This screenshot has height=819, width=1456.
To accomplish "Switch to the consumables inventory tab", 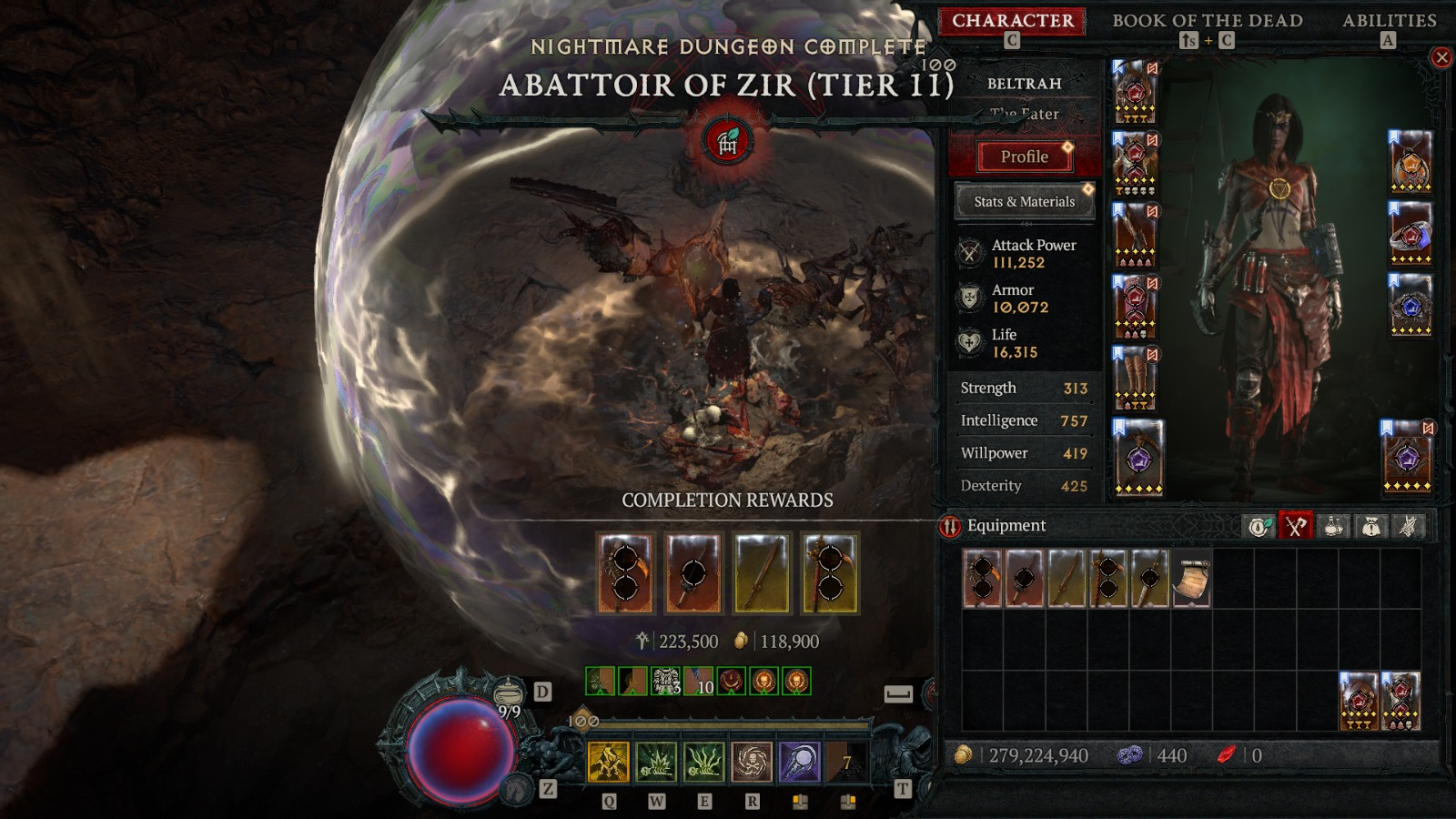I will 1333,526.
